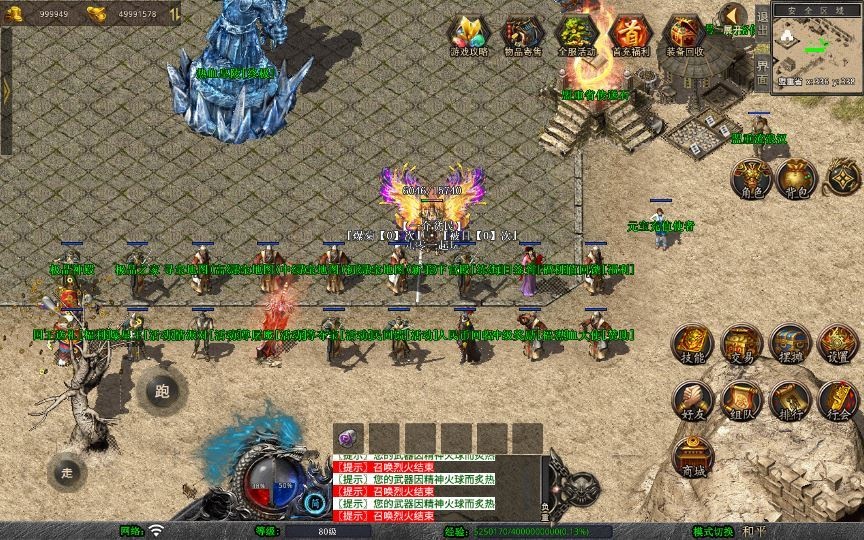Open the 排行 rankings
Screen dimensions: 864x540
pos(789,399)
